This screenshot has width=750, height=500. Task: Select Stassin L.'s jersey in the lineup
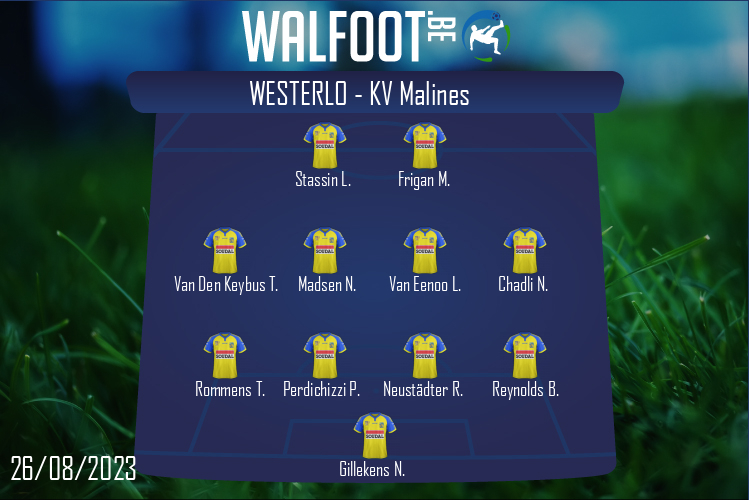click(324, 146)
